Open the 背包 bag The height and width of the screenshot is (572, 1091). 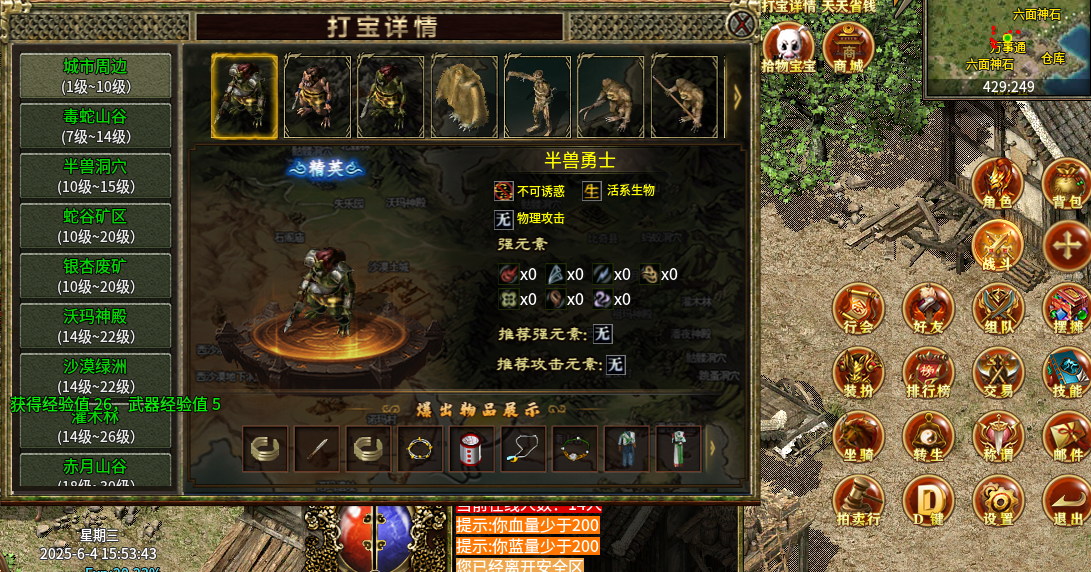[1066, 184]
